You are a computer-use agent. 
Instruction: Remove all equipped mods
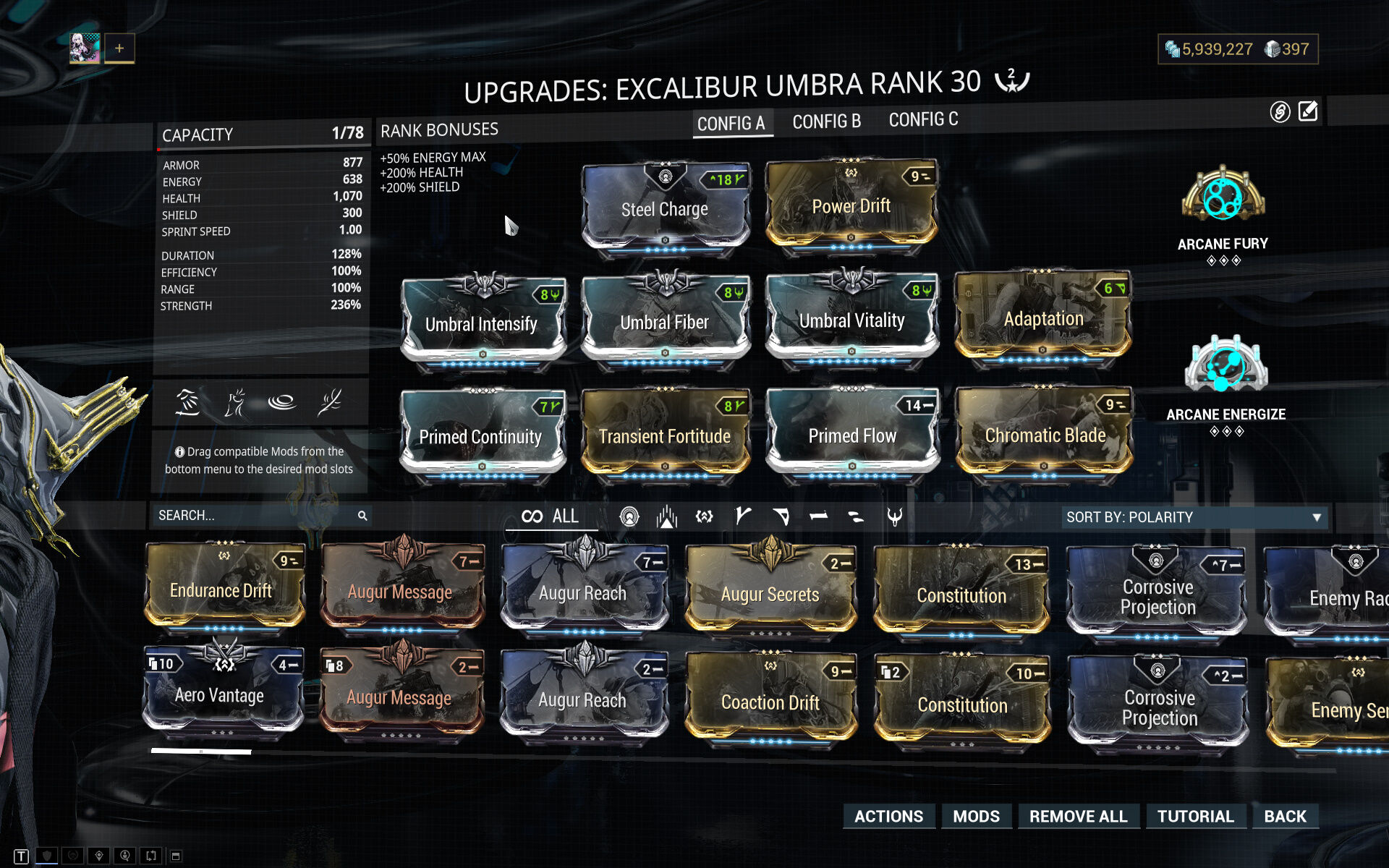tap(1078, 816)
